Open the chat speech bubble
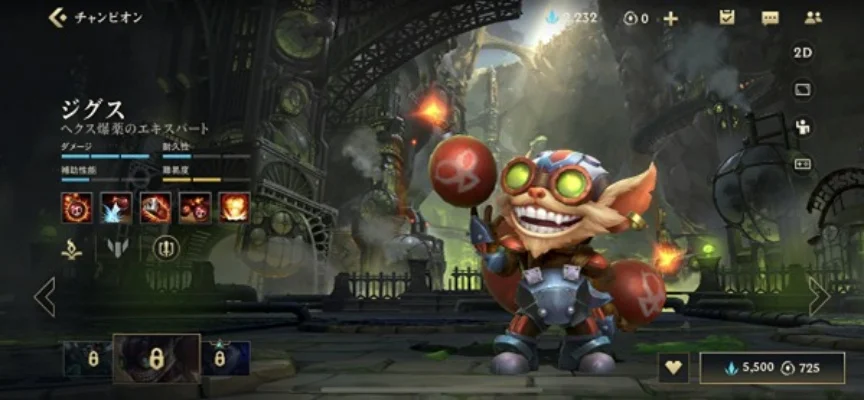This screenshot has width=864, height=400. pos(770,17)
